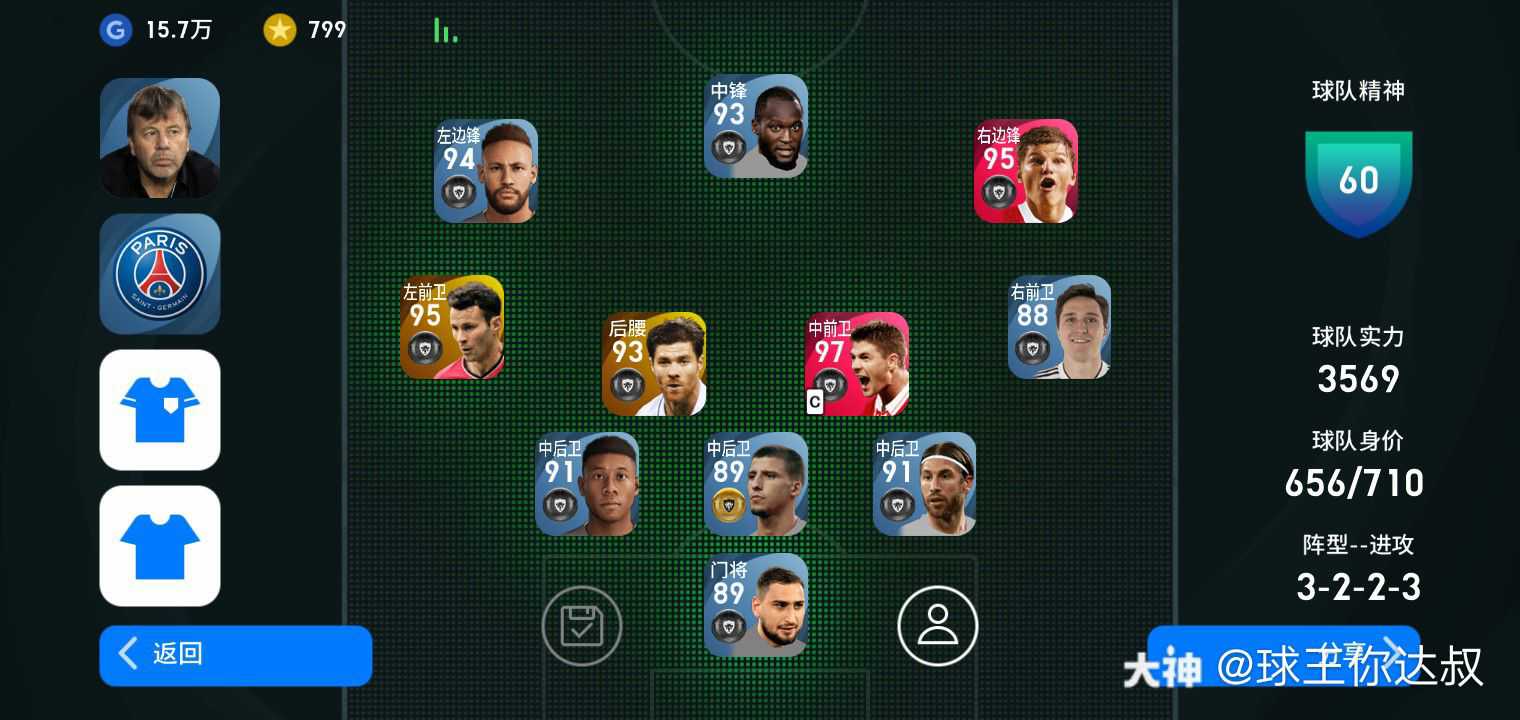Screen dimensions: 1520x720
Task: Select the Paris Saint-Germain club badge
Action: pyautogui.click(x=160, y=273)
